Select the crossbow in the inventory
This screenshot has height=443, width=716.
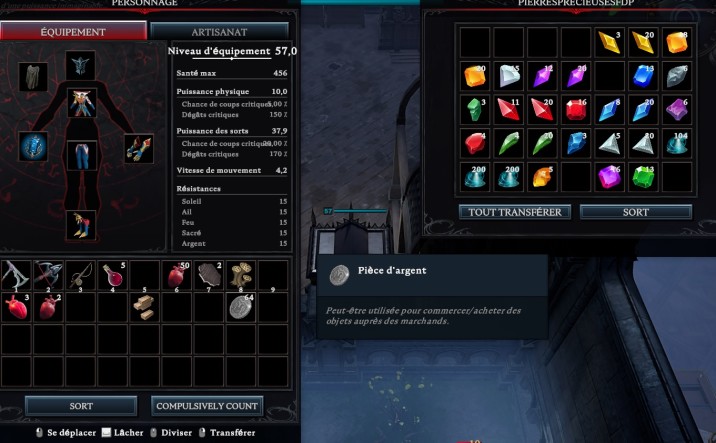point(47,274)
